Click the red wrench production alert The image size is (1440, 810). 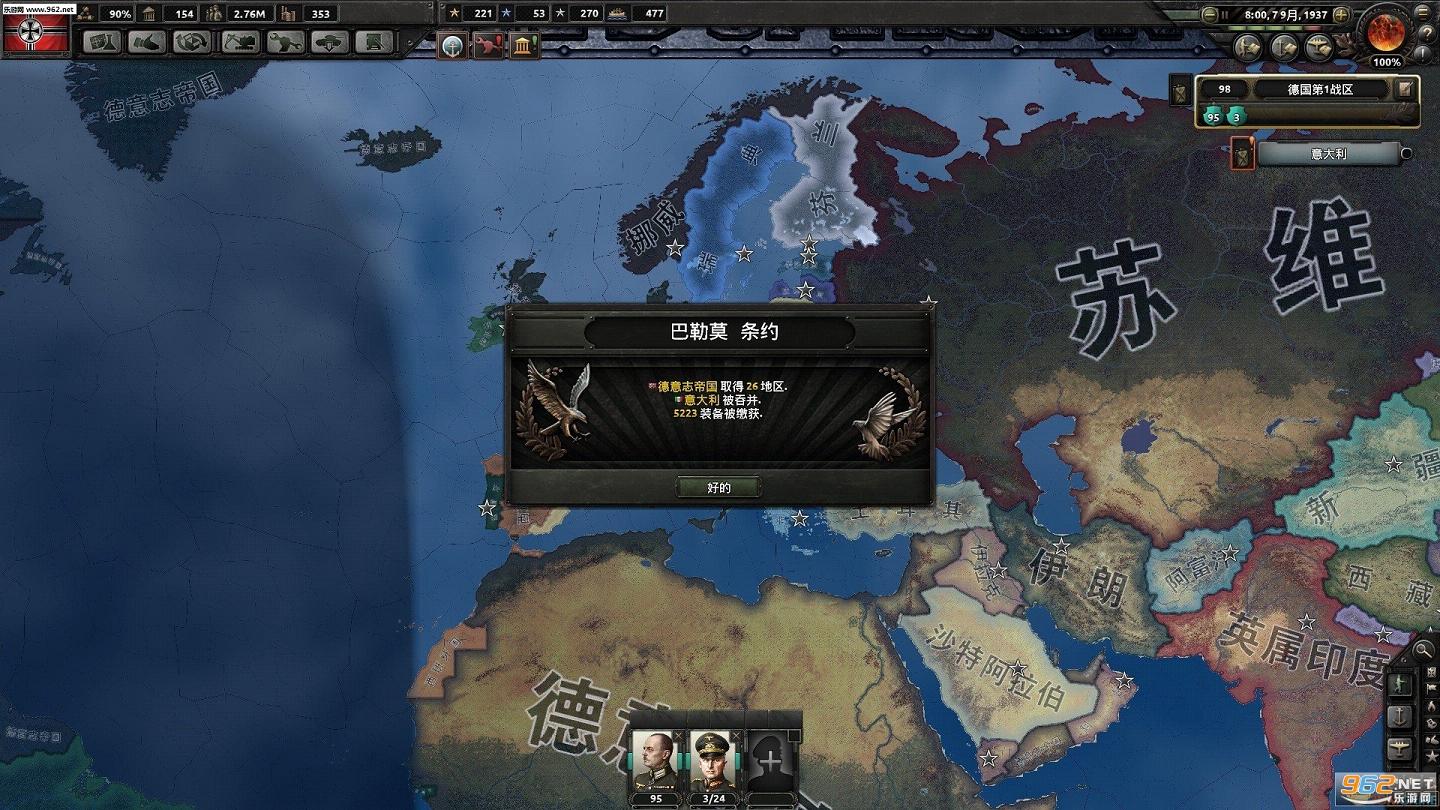[x=489, y=45]
